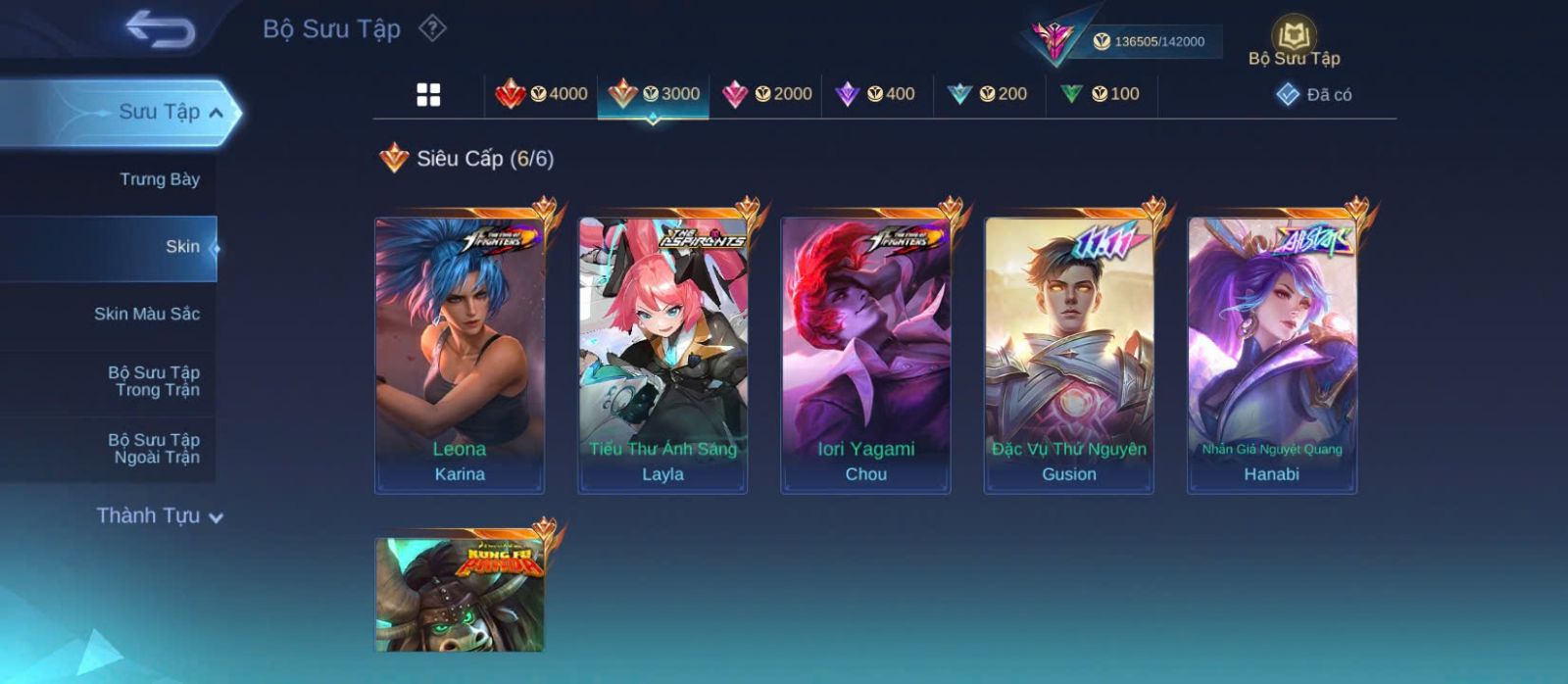Go back using the return arrow
1568x684 pixels.
160,28
